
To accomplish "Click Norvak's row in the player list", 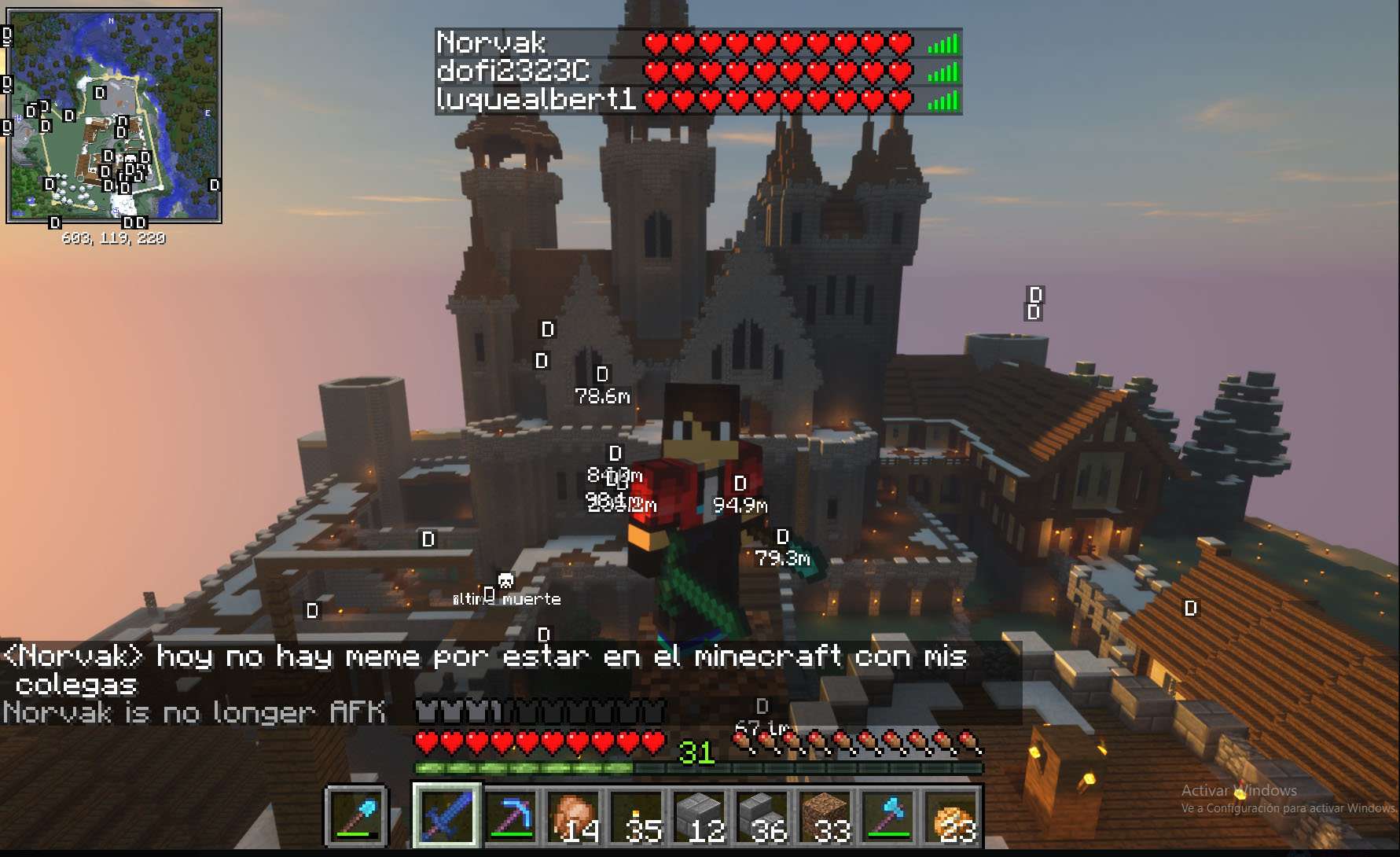I will click(698, 43).
